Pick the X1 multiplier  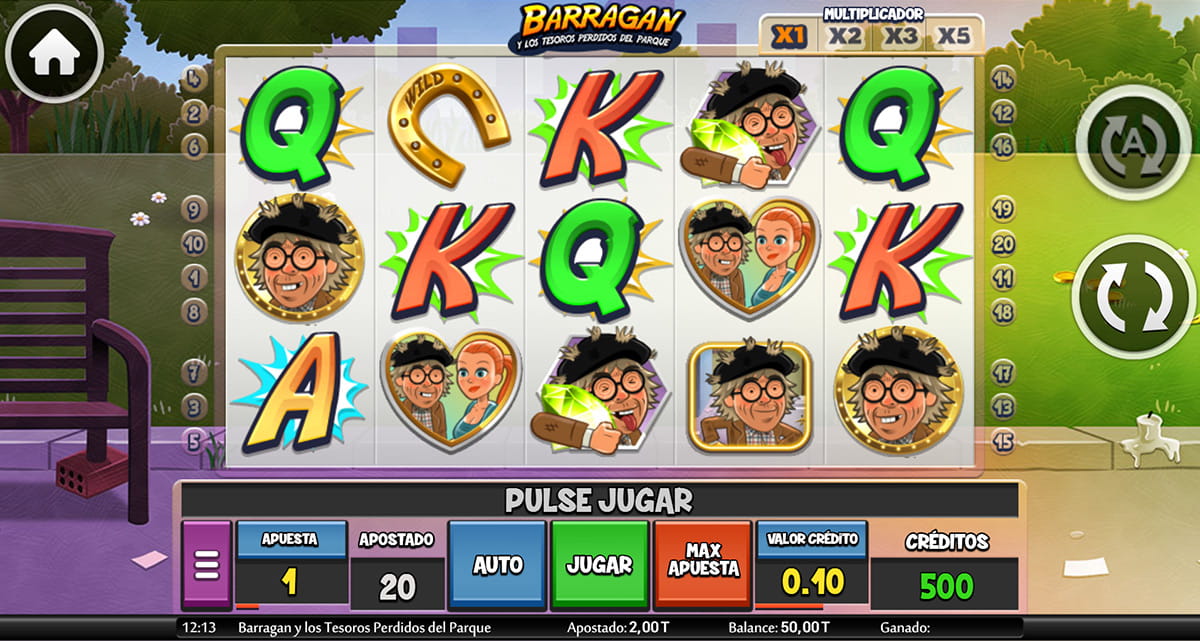790,36
